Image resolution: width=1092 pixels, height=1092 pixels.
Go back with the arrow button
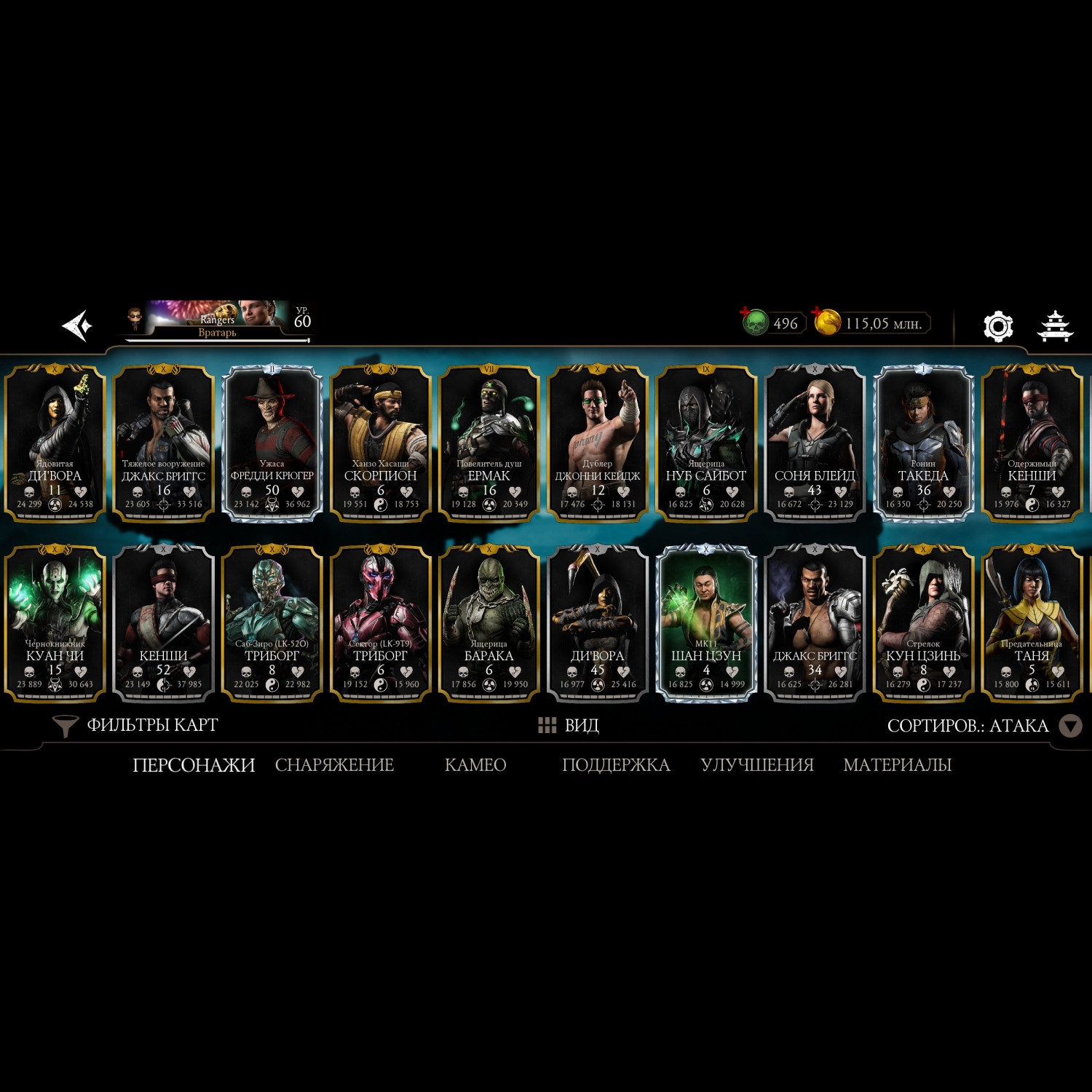click(77, 325)
